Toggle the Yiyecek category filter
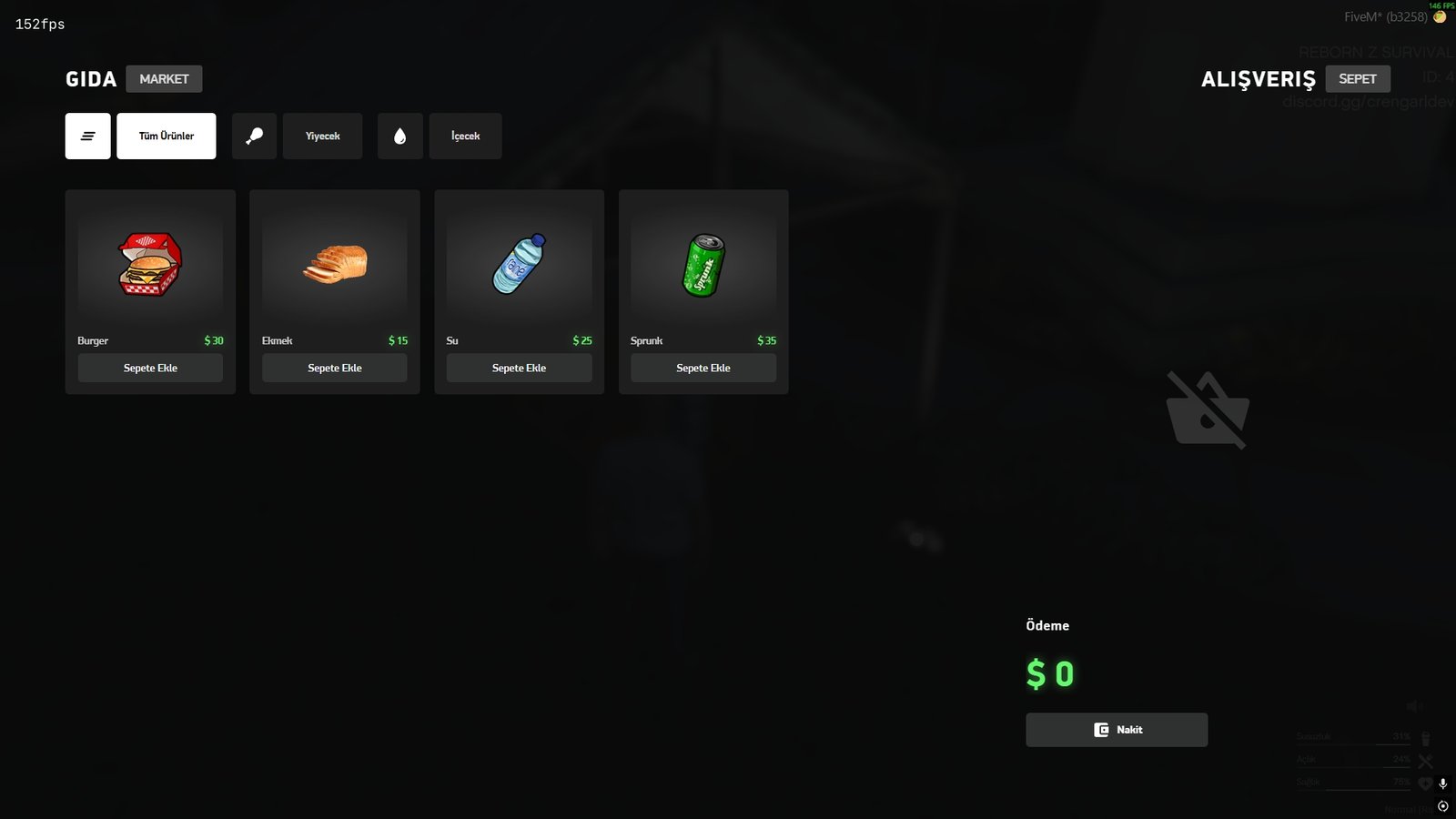The height and width of the screenshot is (819, 1456). (322, 135)
